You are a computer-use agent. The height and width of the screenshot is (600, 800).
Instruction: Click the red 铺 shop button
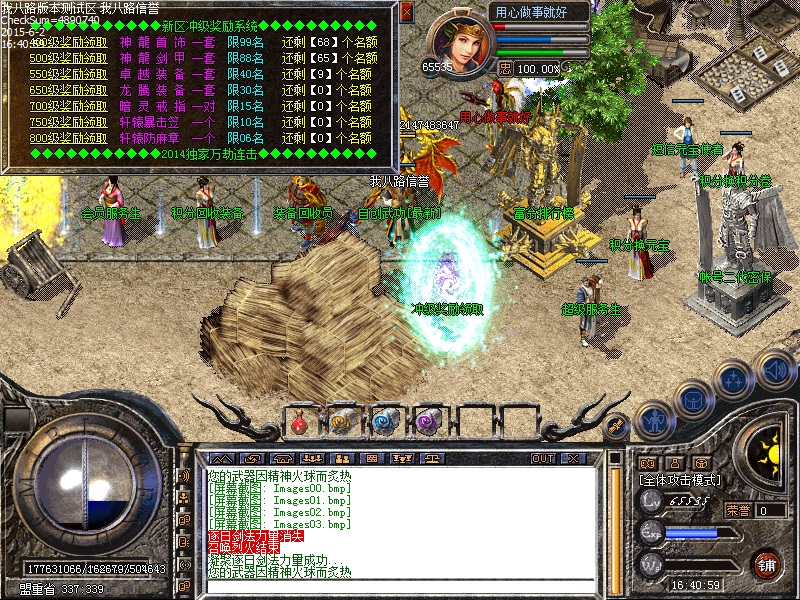tap(767, 564)
